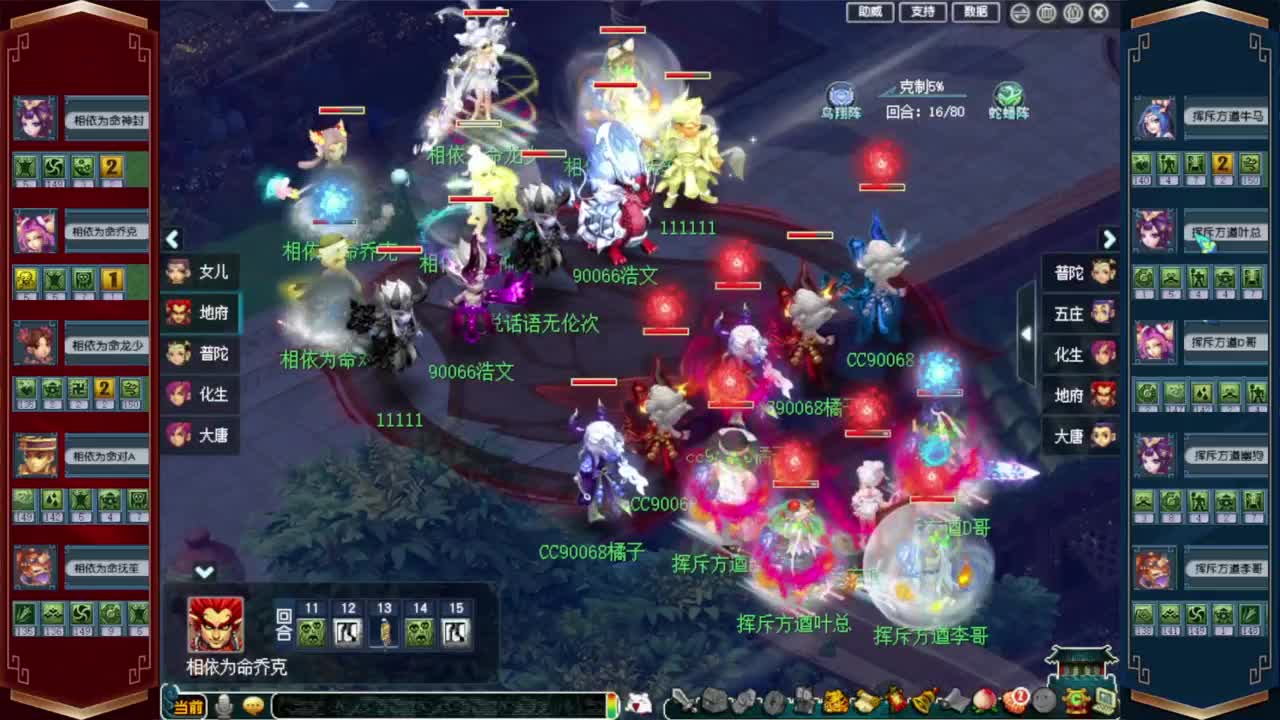Open the computer monitor icon at bottom right
The width and height of the screenshot is (1280, 720).
(x=1103, y=700)
